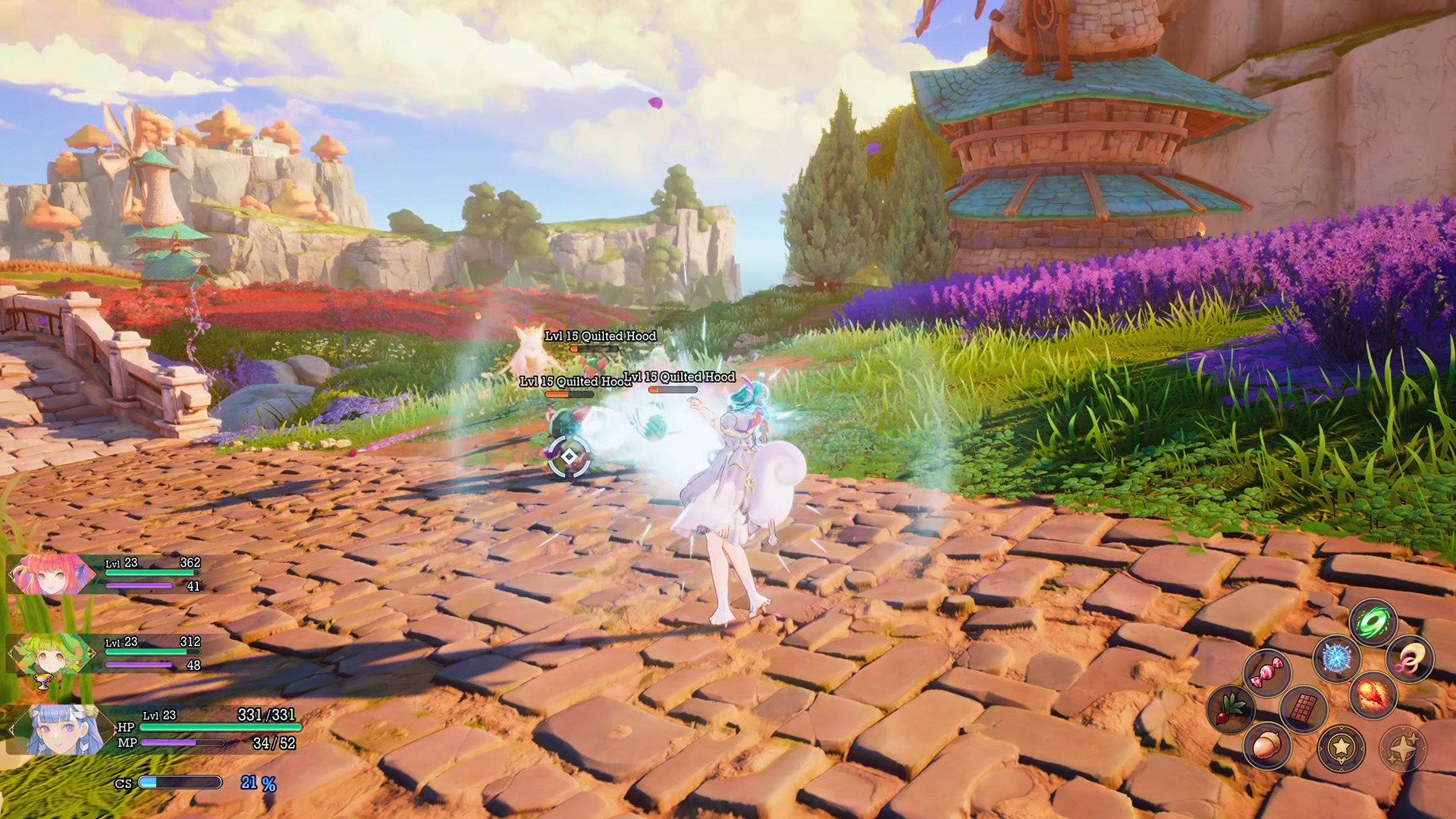The height and width of the screenshot is (819, 1456).
Task: Select the four-pointed star compass icon
Action: pos(1403,748)
